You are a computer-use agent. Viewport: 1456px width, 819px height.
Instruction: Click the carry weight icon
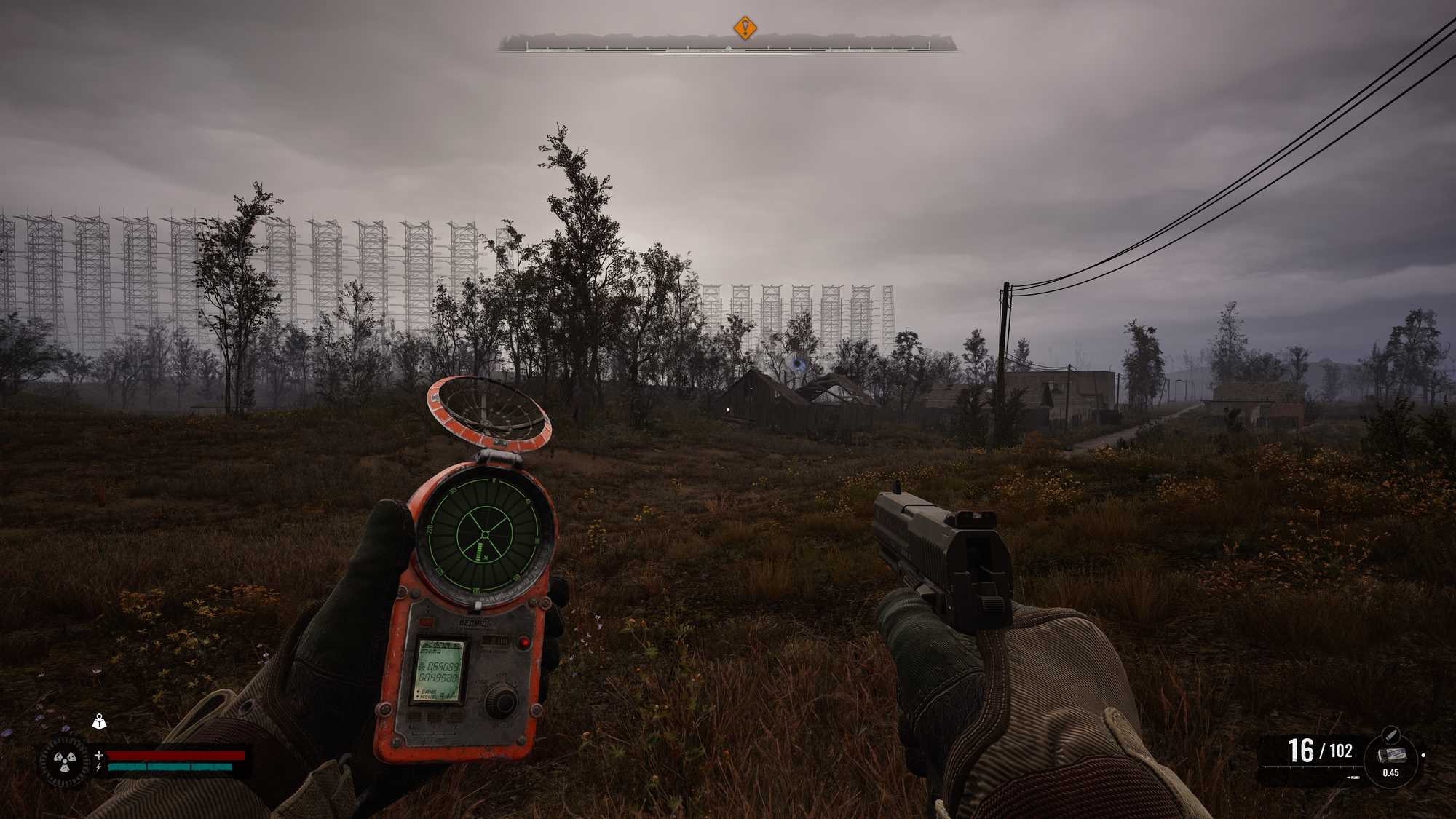click(x=99, y=721)
